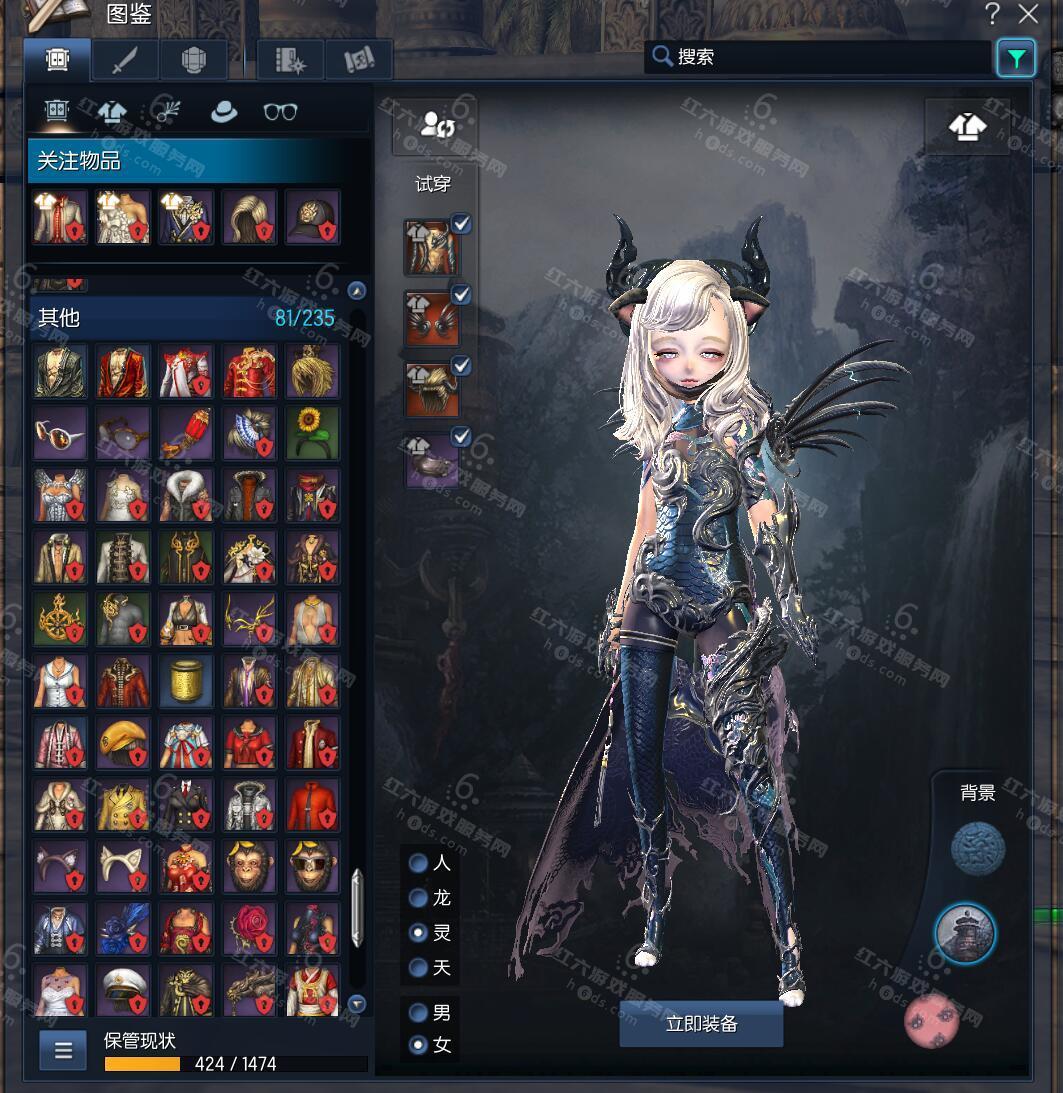Select the sunflower accessory item
The image size is (1063, 1093).
click(x=312, y=432)
